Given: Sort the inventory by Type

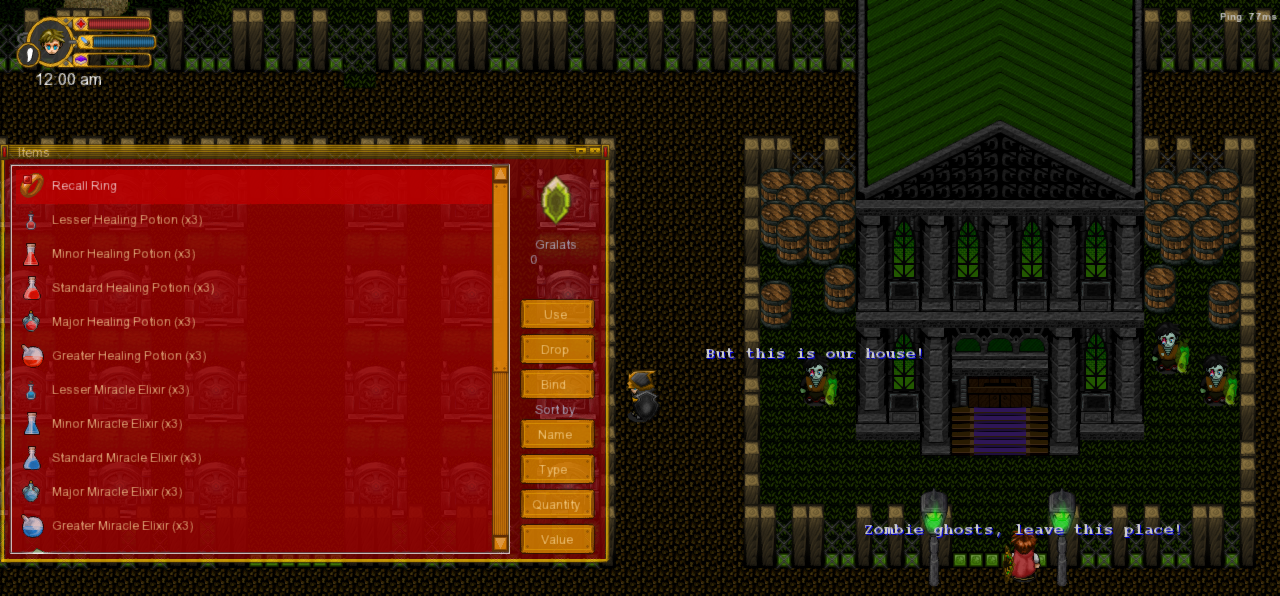Looking at the screenshot, I should coord(556,470).
